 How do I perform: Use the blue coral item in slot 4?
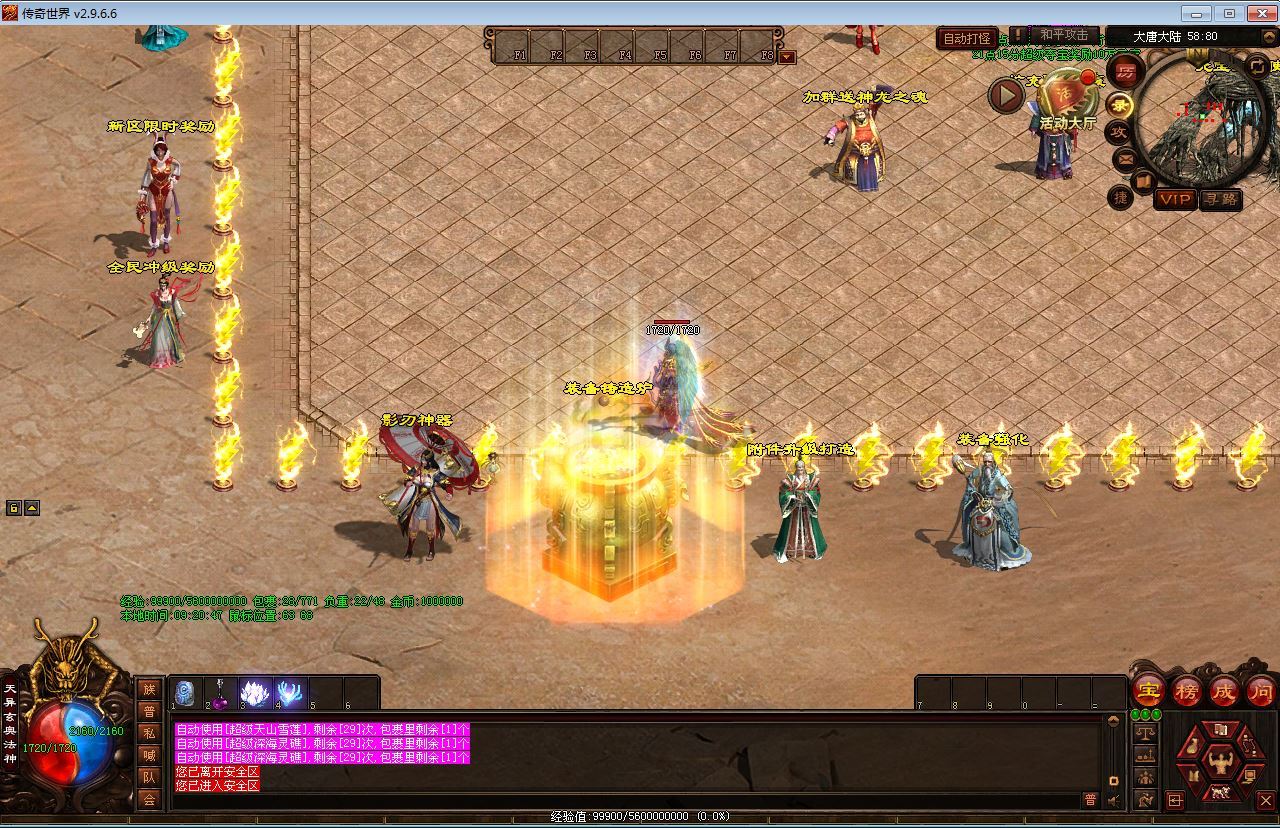[290, 693]
